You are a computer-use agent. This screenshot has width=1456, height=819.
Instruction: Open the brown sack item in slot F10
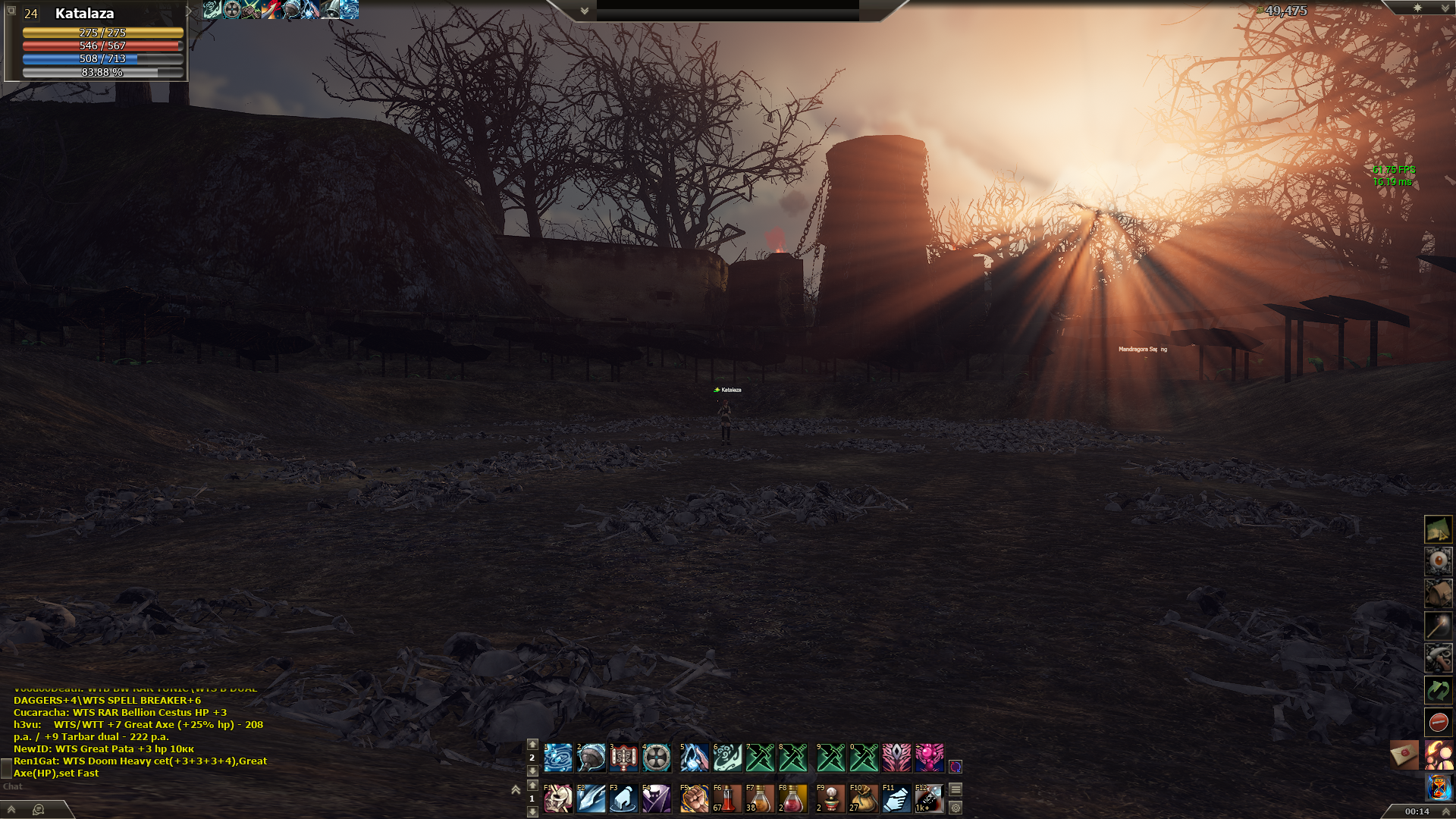coord(863,799)
